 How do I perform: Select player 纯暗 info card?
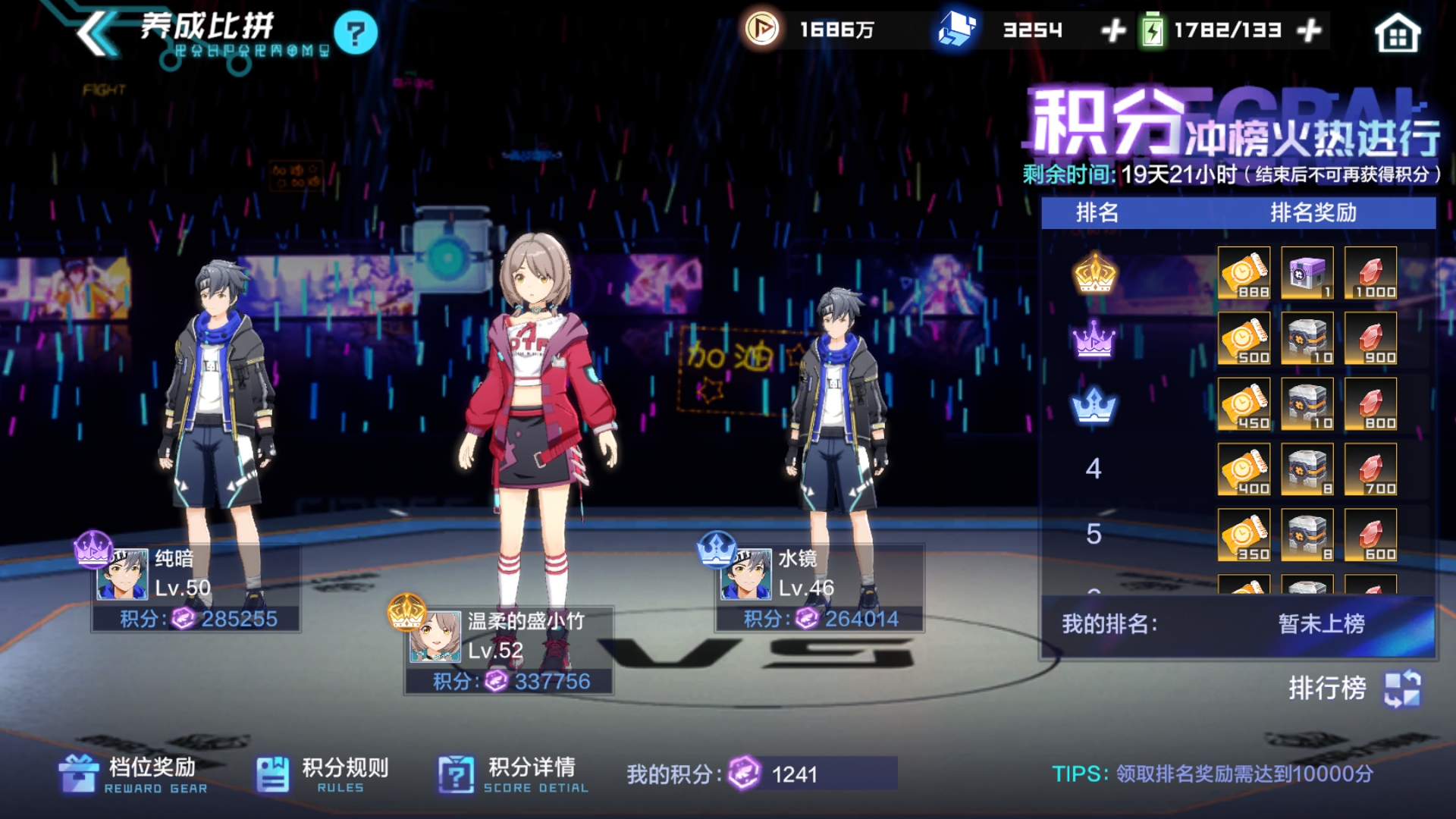pyautogui.click(x=196, y=588)
